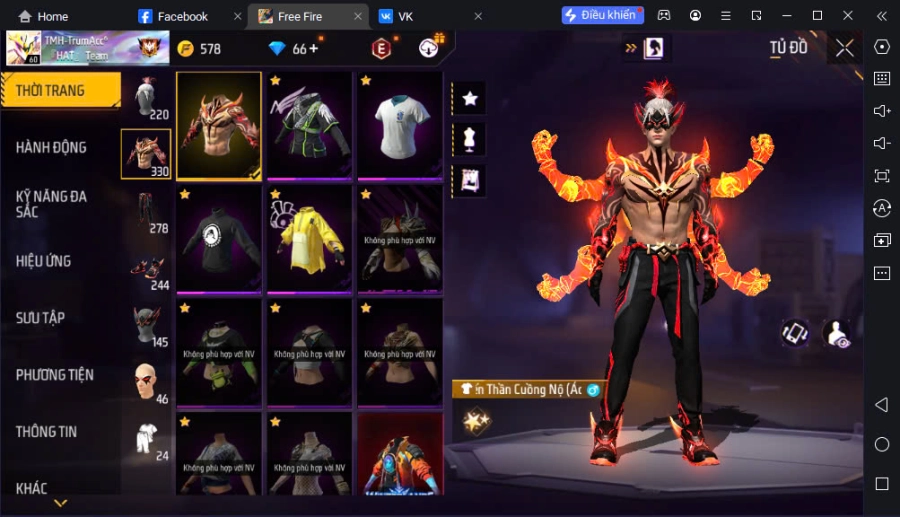This screenshot has height=517, width=900.
Task: Go to the Sưu Tập category
Action: click(41, 318)
